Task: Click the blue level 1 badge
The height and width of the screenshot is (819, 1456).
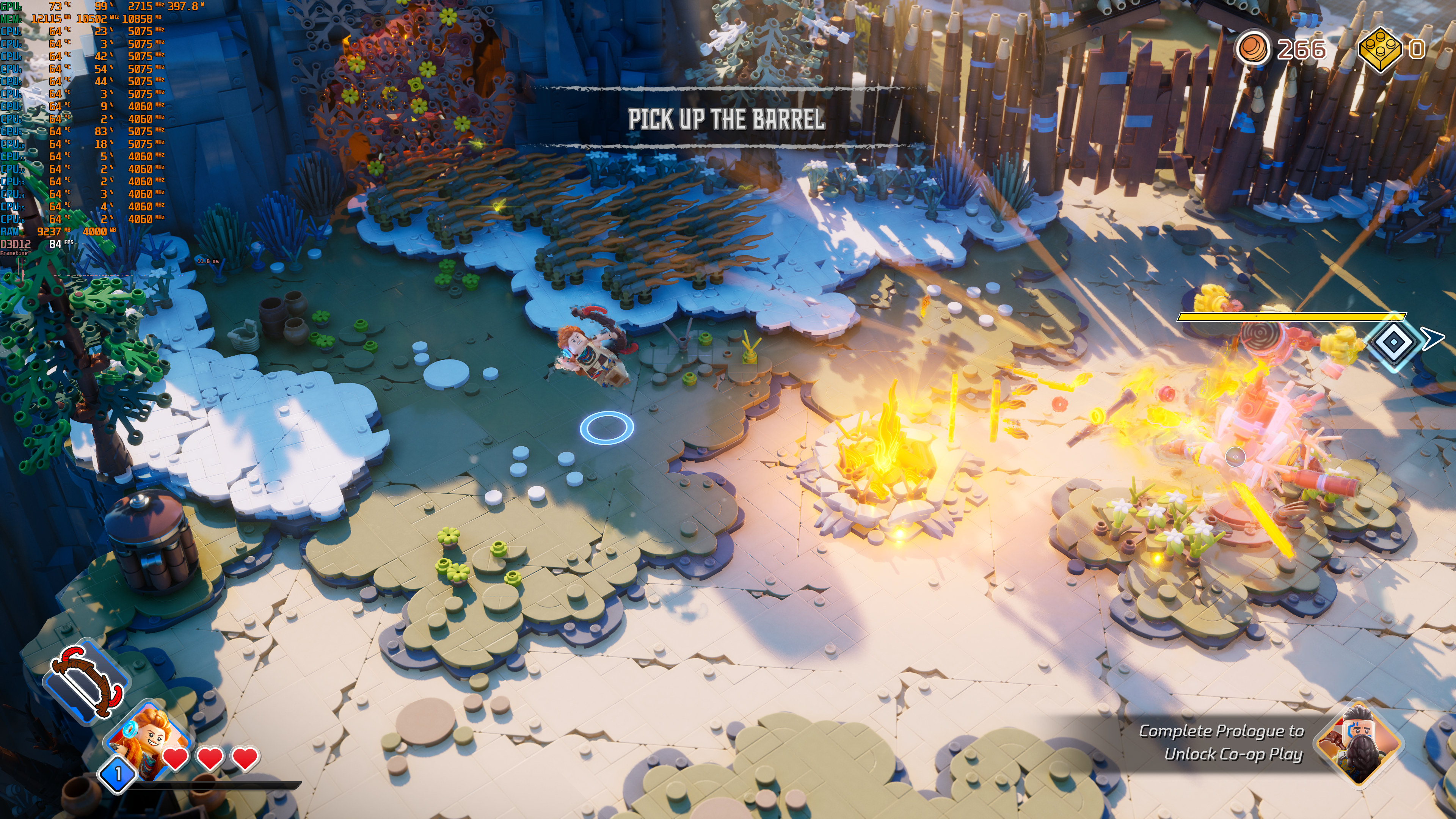Action: tap(118, 774)
